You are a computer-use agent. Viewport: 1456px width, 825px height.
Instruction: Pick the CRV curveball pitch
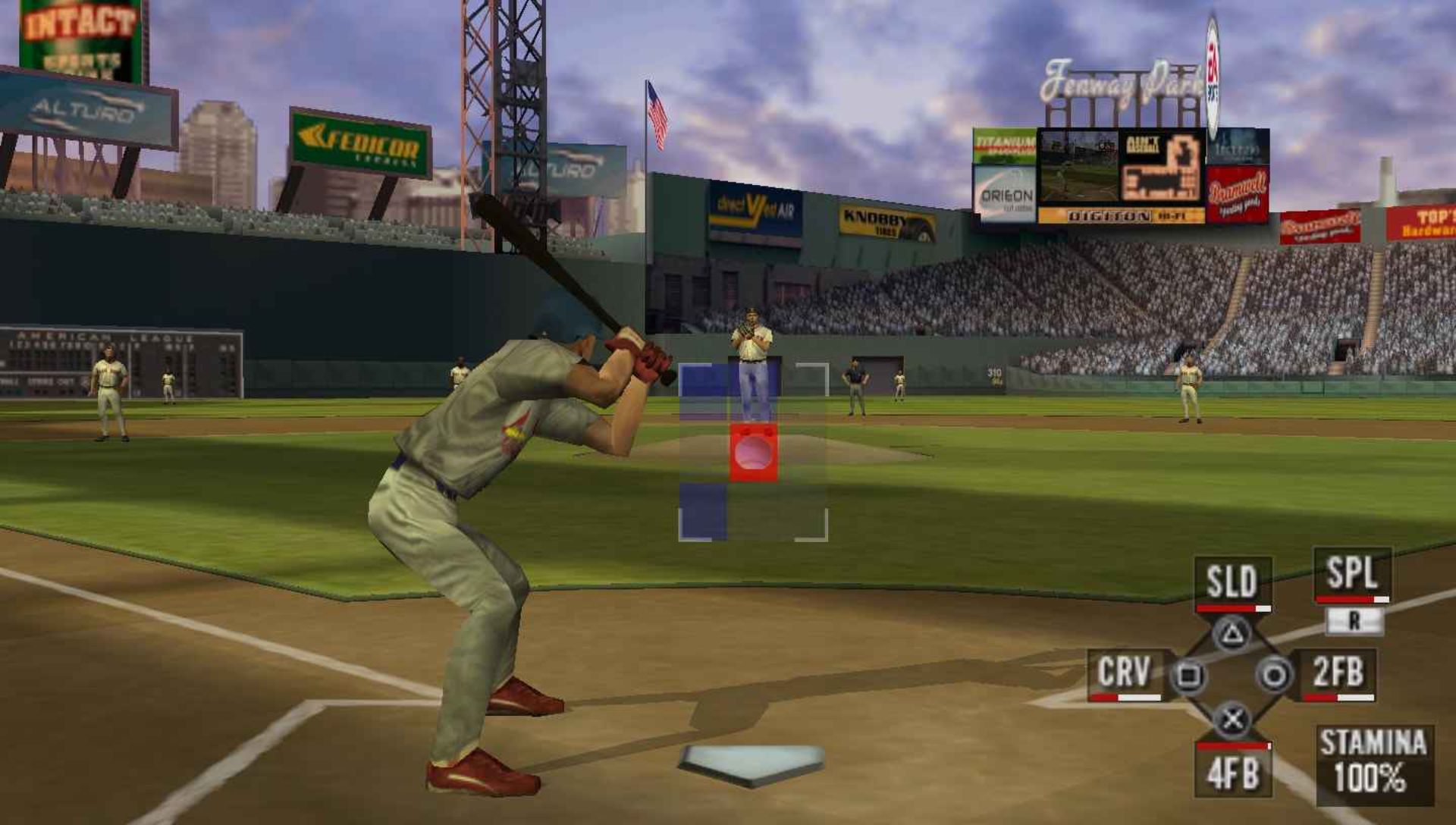[1125, 673]
